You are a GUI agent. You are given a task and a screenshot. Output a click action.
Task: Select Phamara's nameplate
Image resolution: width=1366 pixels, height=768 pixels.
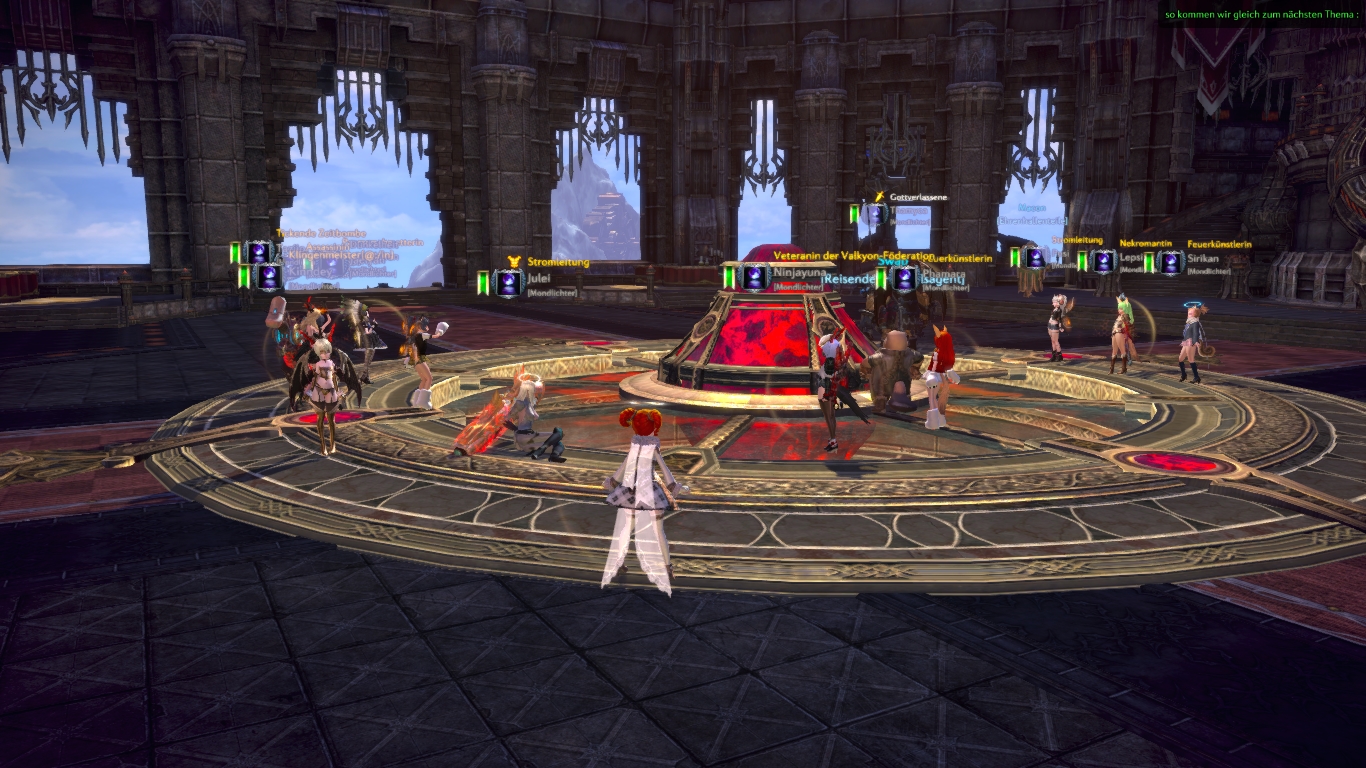(943, 273)
